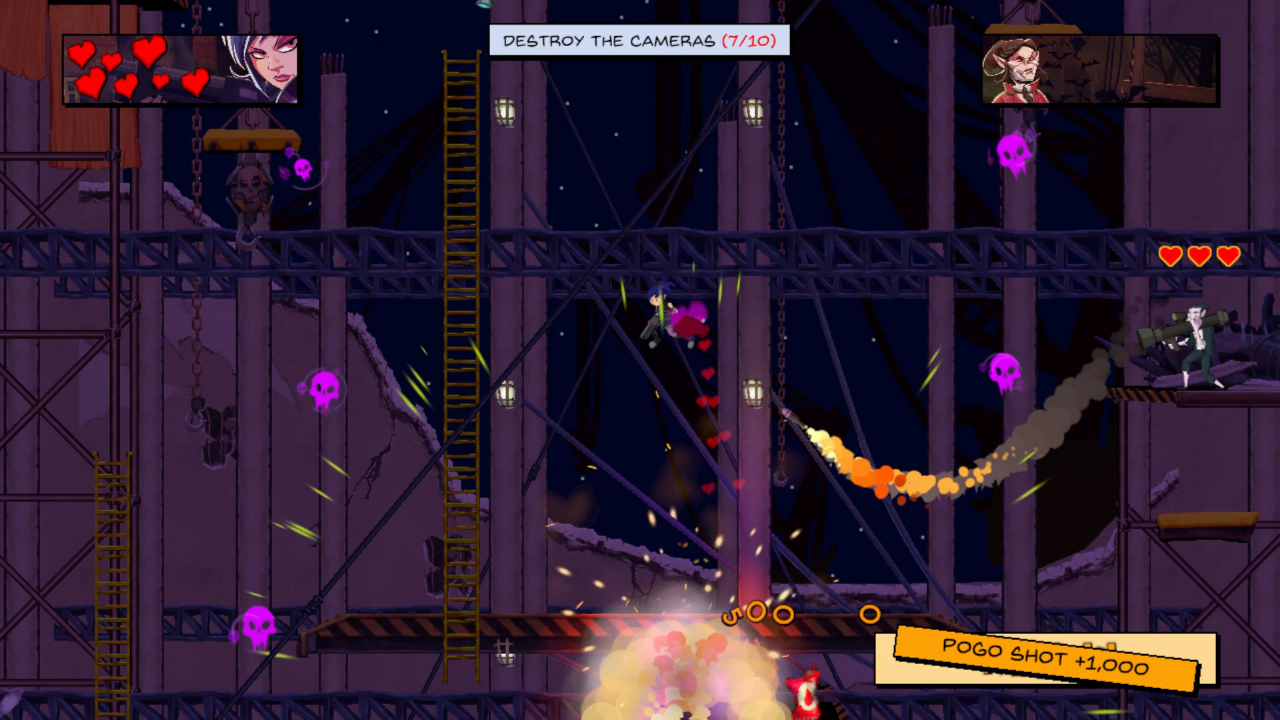Click the hanging lantern on the center pillar

pos(755,394)
